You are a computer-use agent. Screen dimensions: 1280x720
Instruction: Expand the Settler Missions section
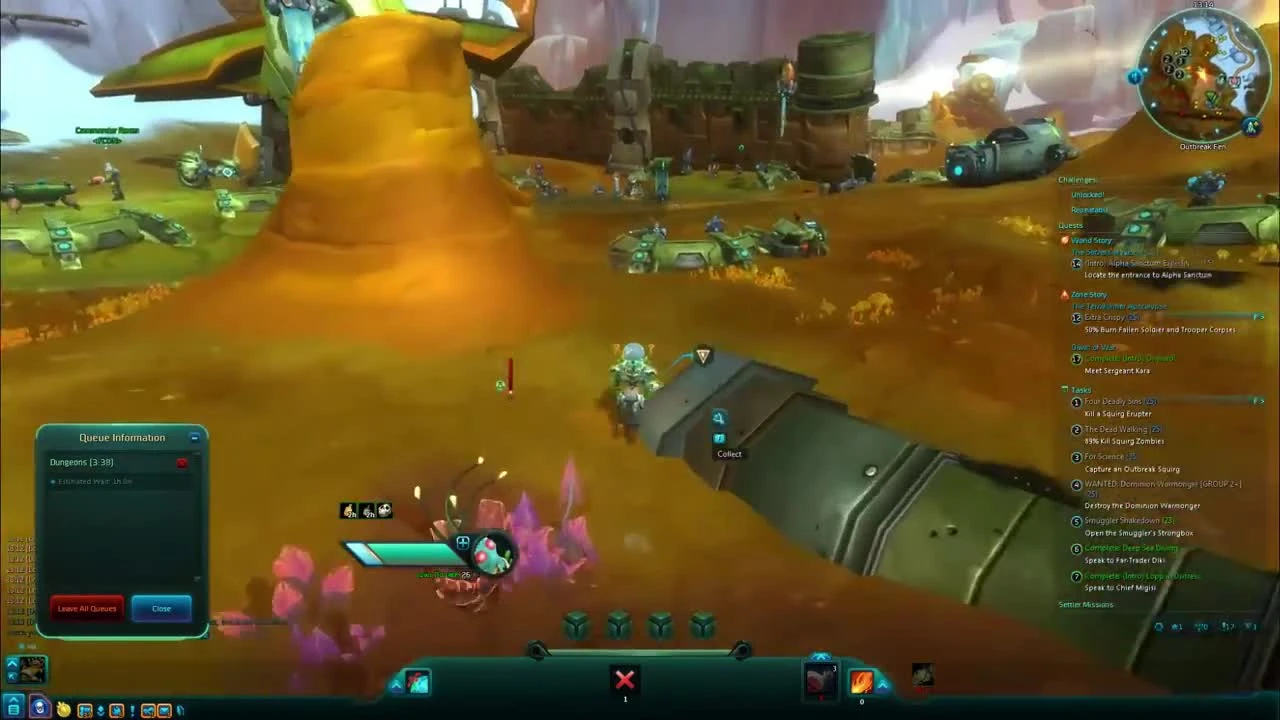coord(1086,604)
